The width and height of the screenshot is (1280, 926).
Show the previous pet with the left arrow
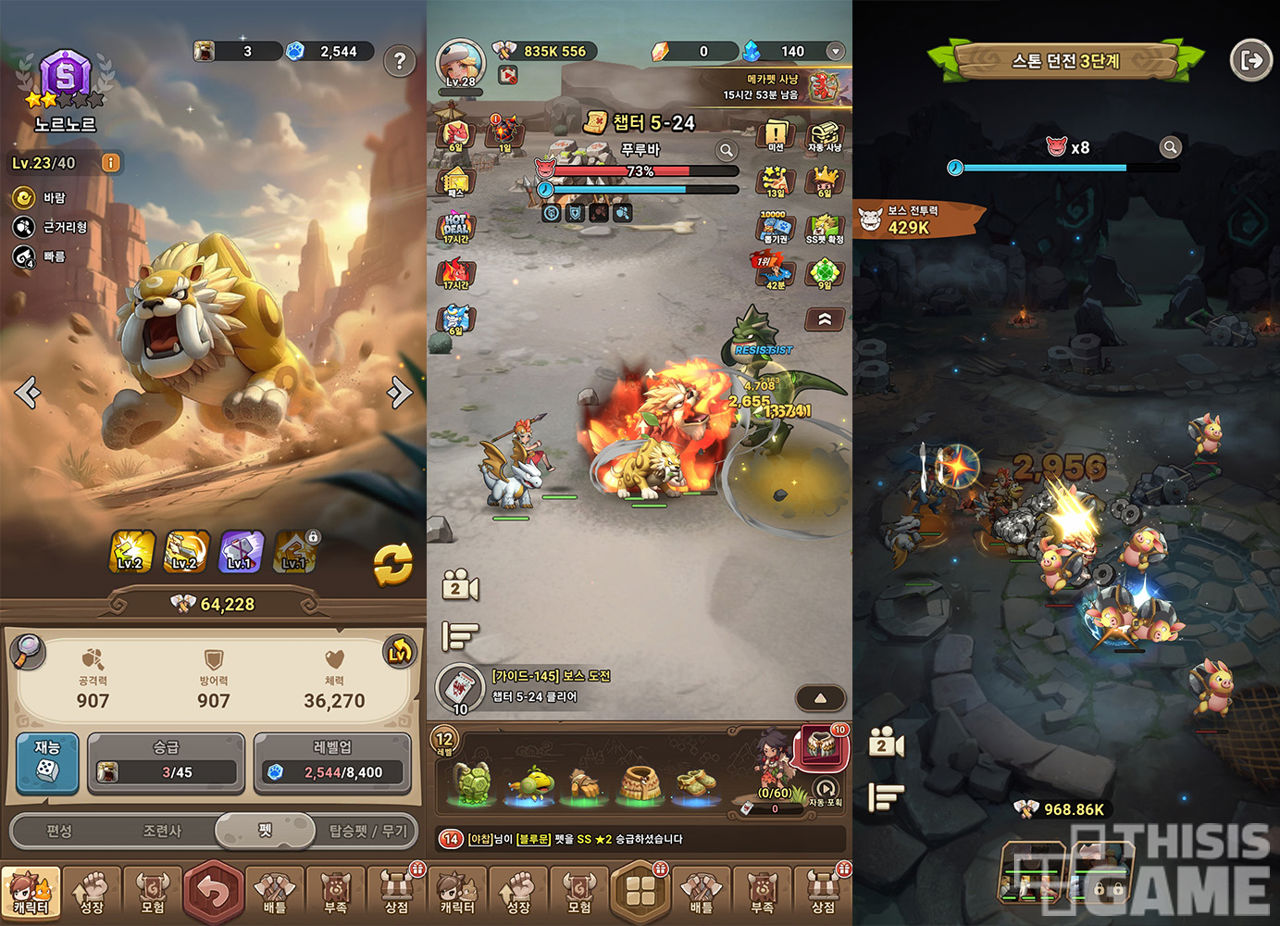coord(28,393)
